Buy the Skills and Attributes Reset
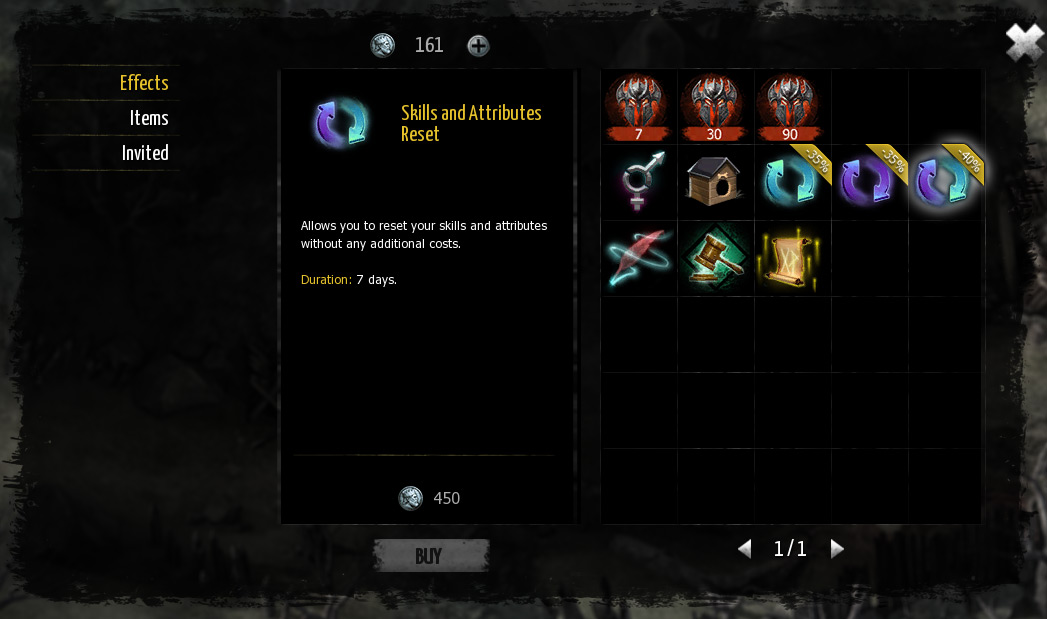This screenshot has width=1047, height=619. (430, 556)
